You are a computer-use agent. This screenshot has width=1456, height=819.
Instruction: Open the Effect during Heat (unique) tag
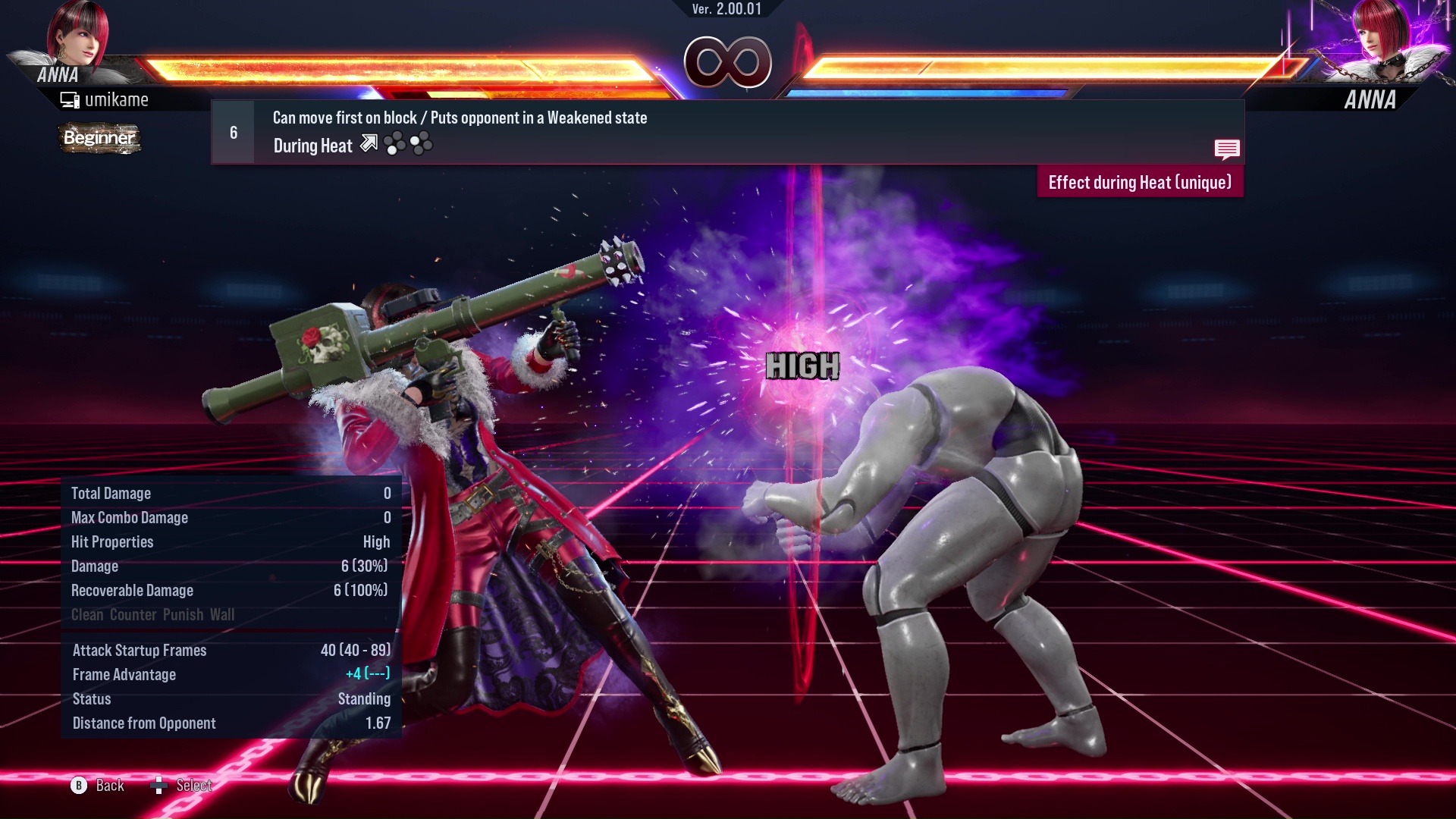pyautogui.click(x=1139, y=182)
